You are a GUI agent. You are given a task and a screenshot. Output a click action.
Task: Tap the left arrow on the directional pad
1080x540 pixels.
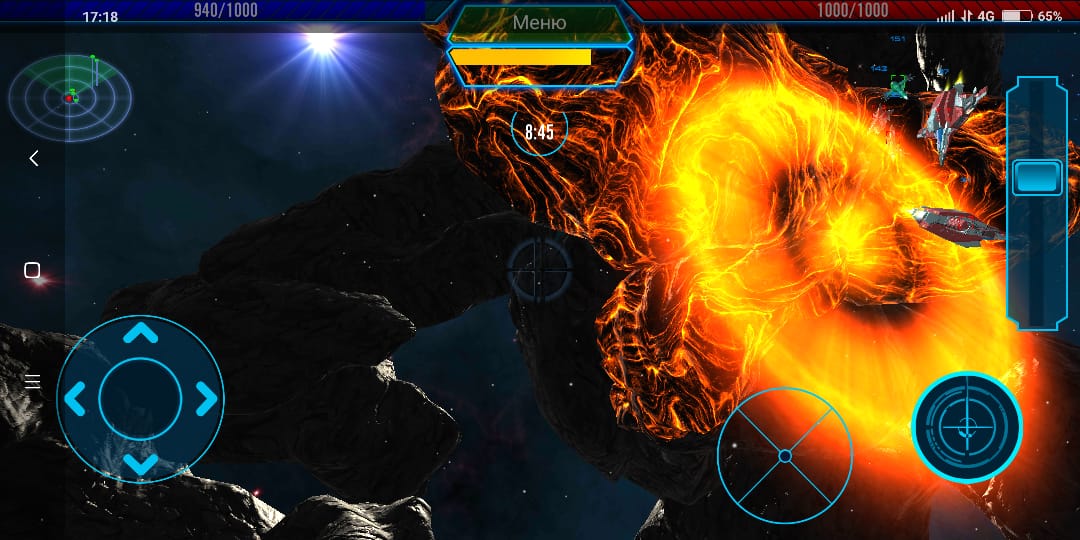click(75, 399)
